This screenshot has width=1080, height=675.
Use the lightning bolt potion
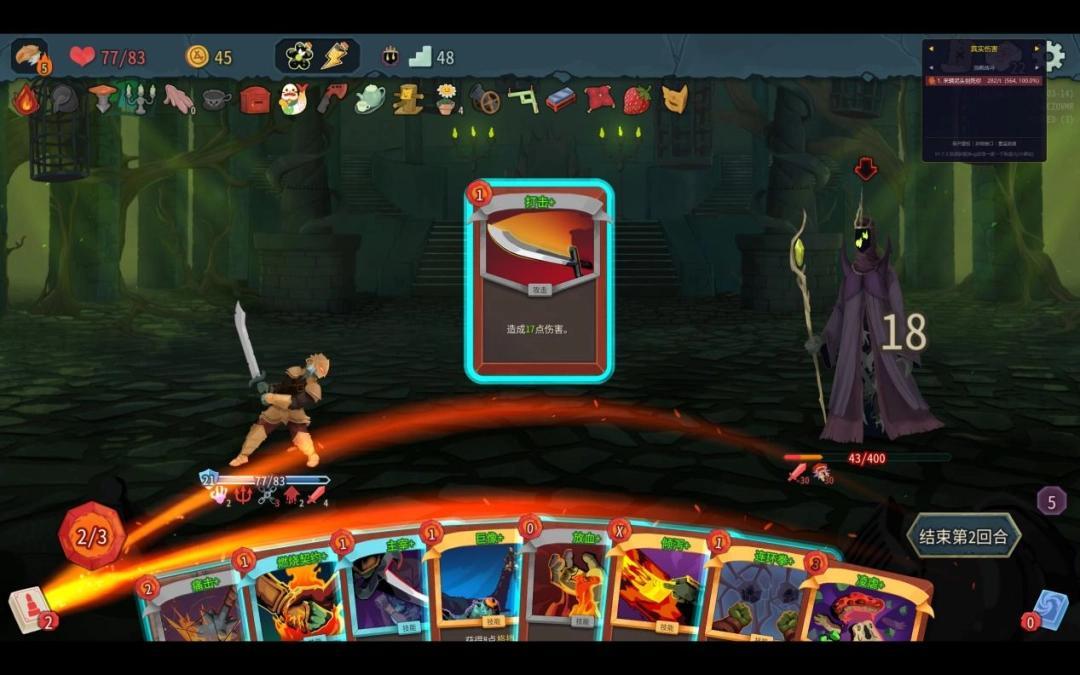pos(337,56)
